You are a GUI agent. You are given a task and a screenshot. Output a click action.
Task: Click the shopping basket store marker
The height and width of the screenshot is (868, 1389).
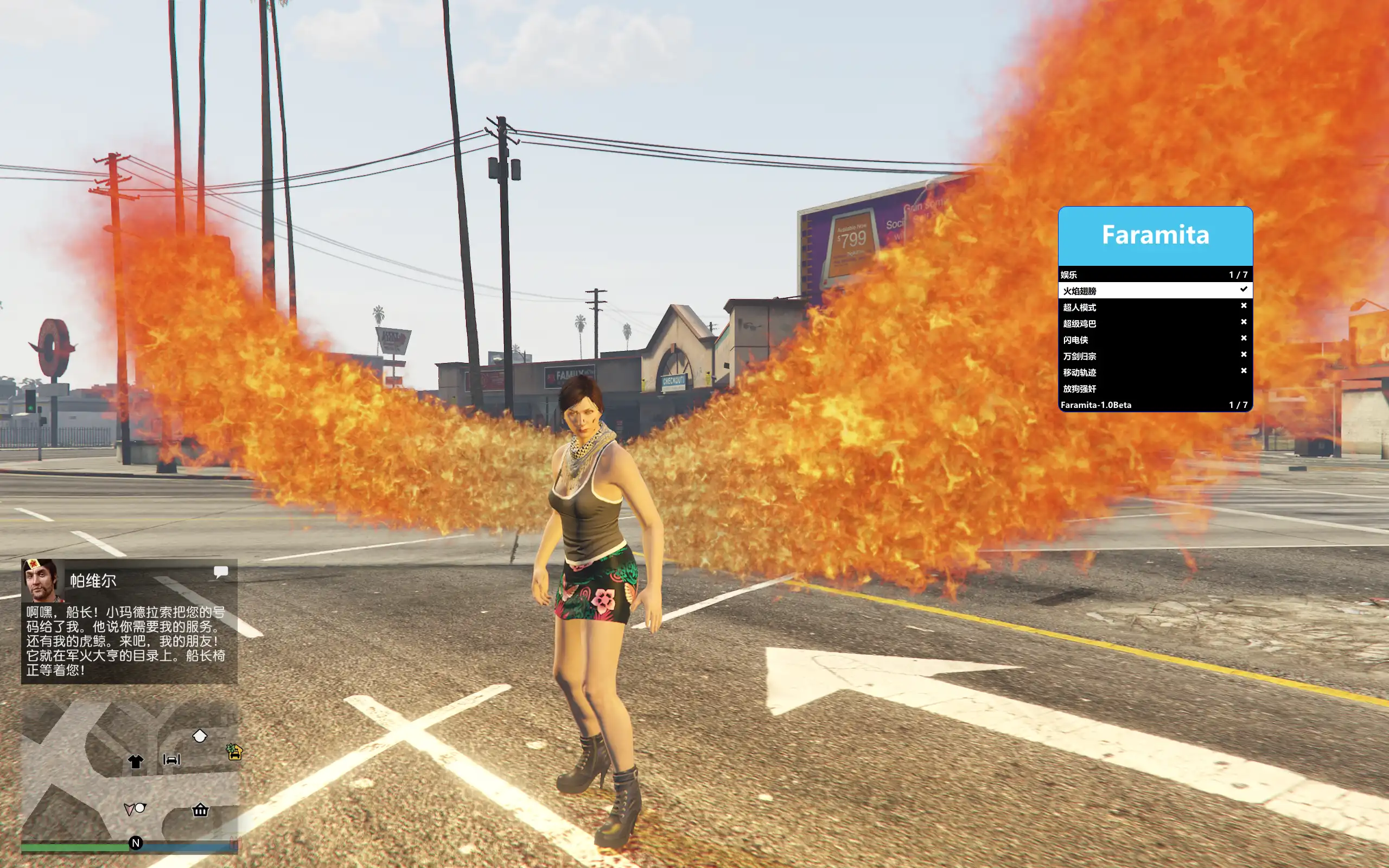200,810
